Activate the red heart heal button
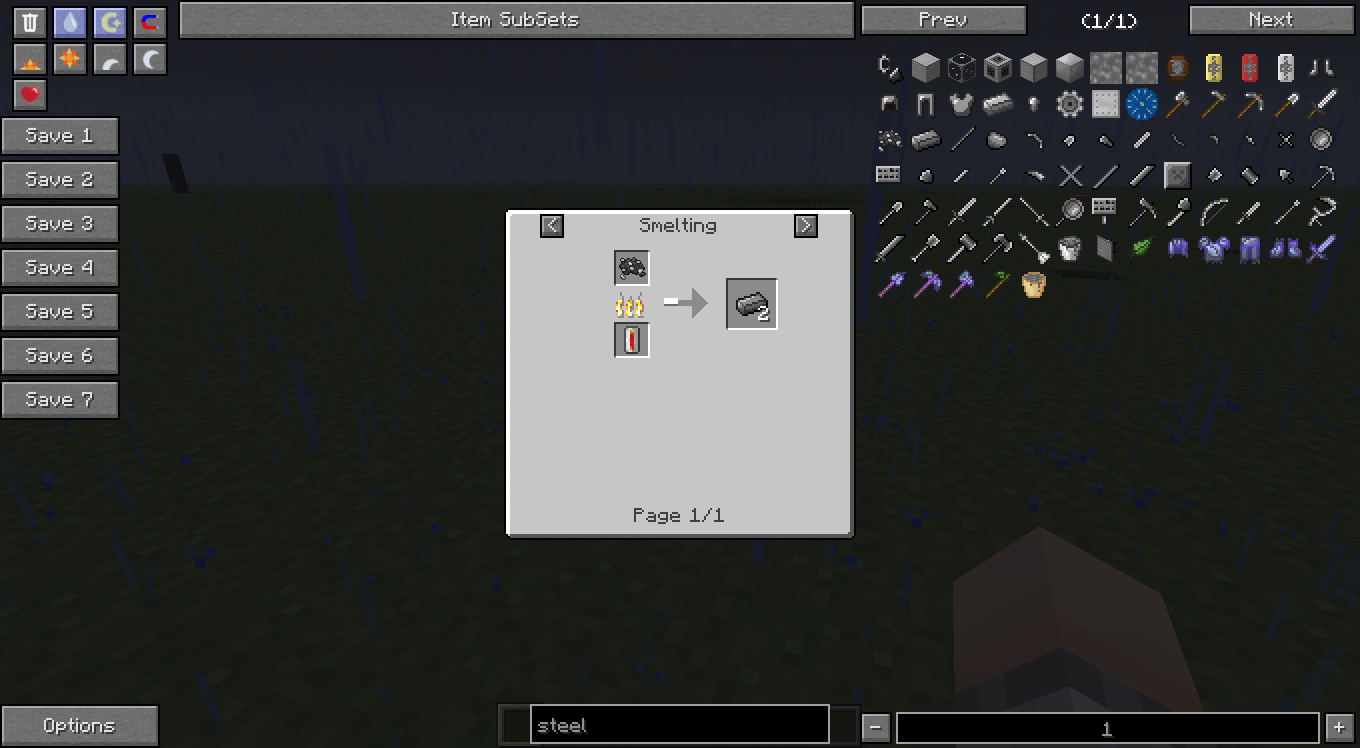This screenshot has height=748, width=1360. click(x=31, y=95)
